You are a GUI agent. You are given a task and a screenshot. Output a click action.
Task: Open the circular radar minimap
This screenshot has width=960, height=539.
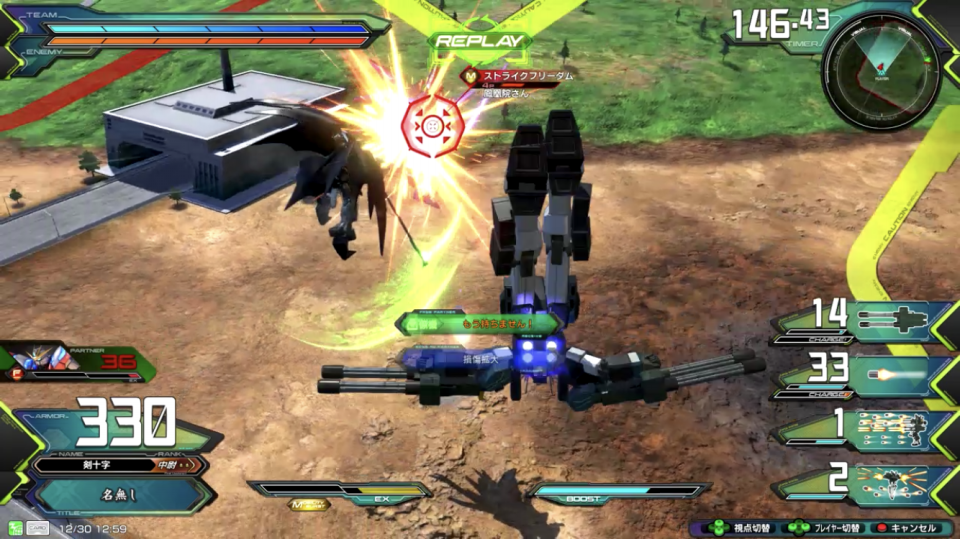point(880,70)
